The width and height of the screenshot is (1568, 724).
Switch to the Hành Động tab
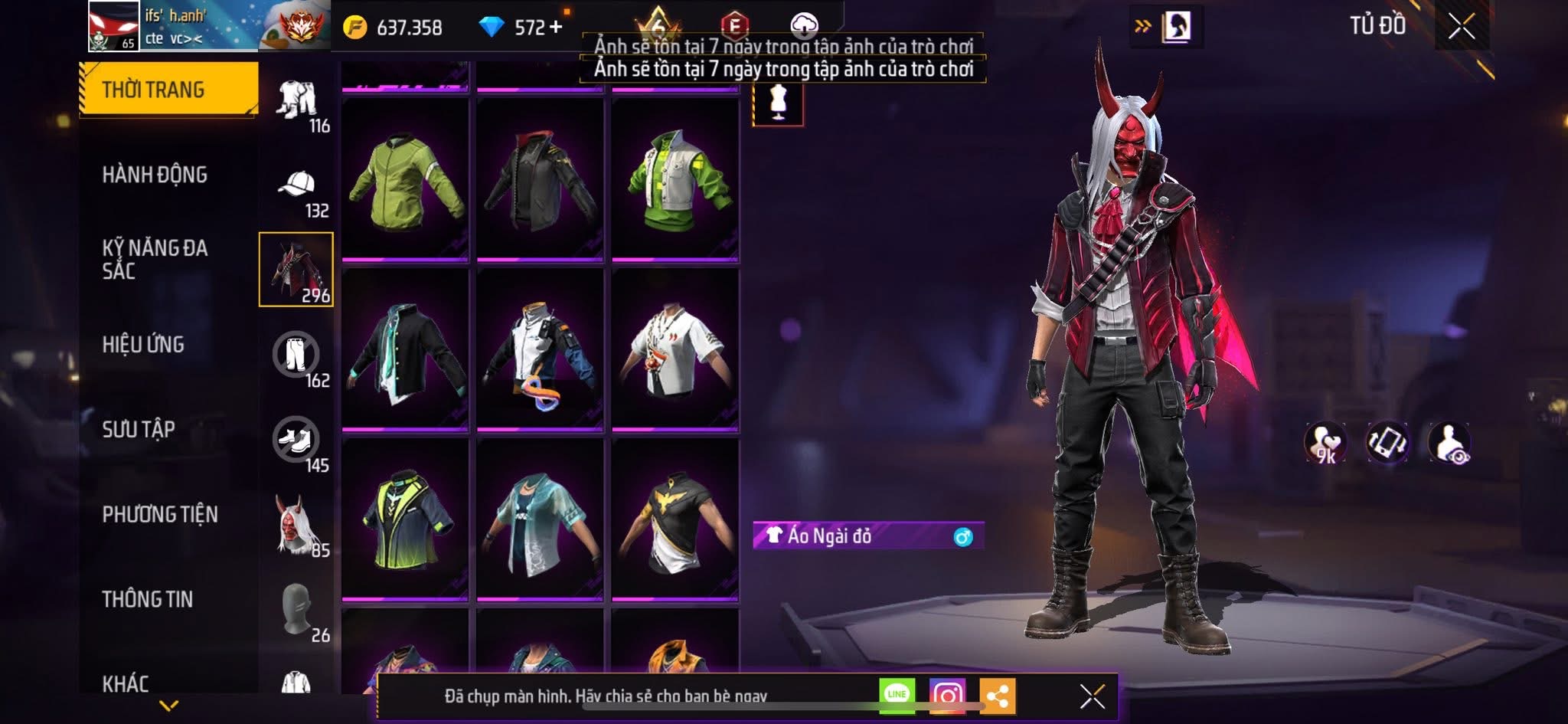point(155,175)
